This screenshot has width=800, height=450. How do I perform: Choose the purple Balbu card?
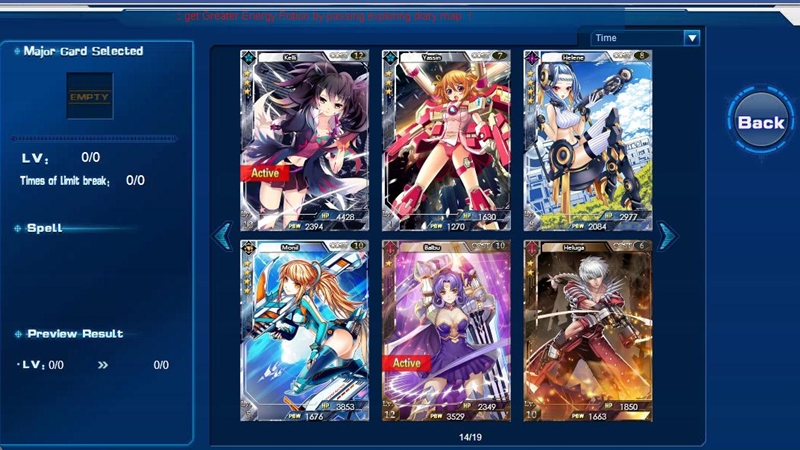(x=446, y=330)
